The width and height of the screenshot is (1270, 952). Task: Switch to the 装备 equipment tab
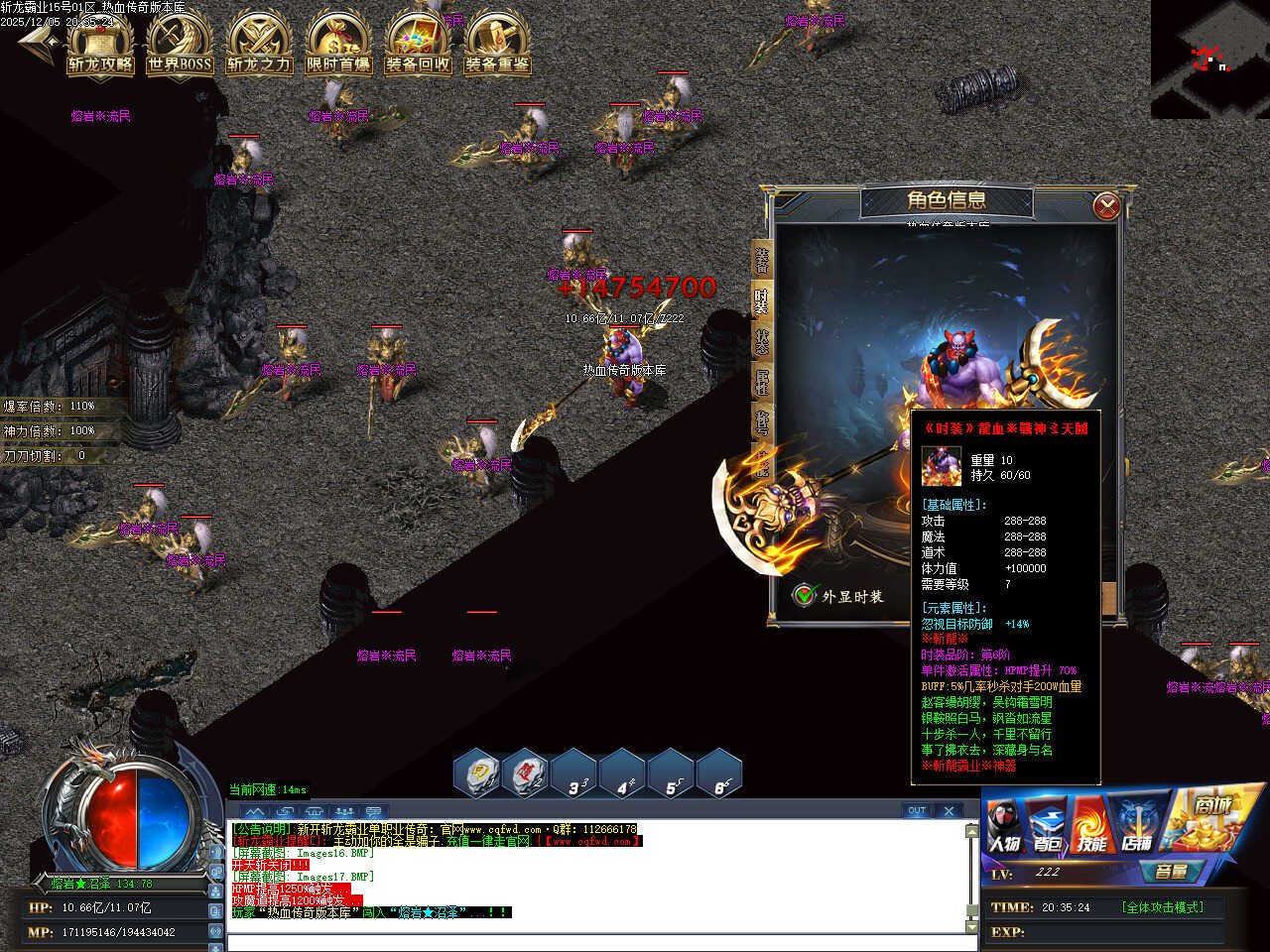tap(762, 260)
